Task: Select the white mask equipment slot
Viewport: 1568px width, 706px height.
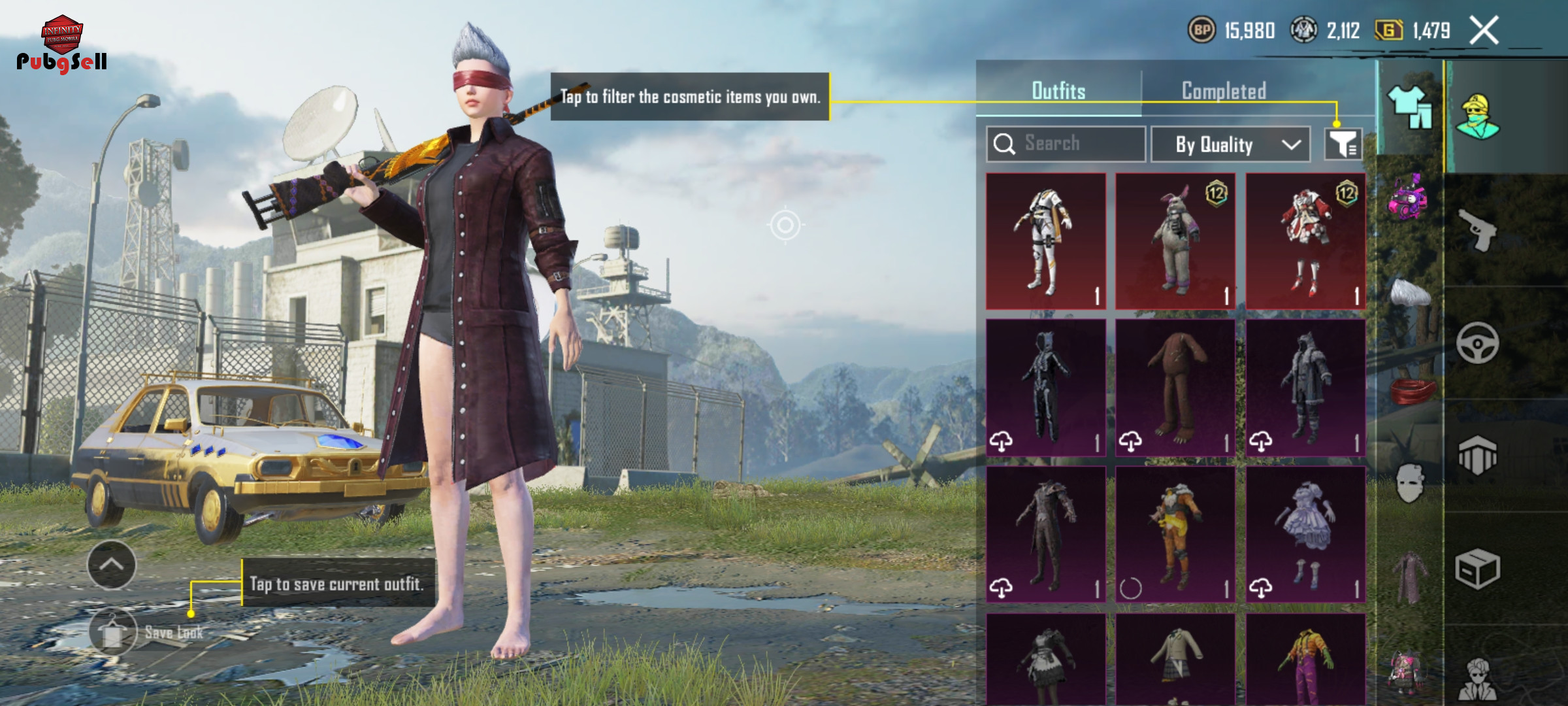Action: coord(1410,482)
